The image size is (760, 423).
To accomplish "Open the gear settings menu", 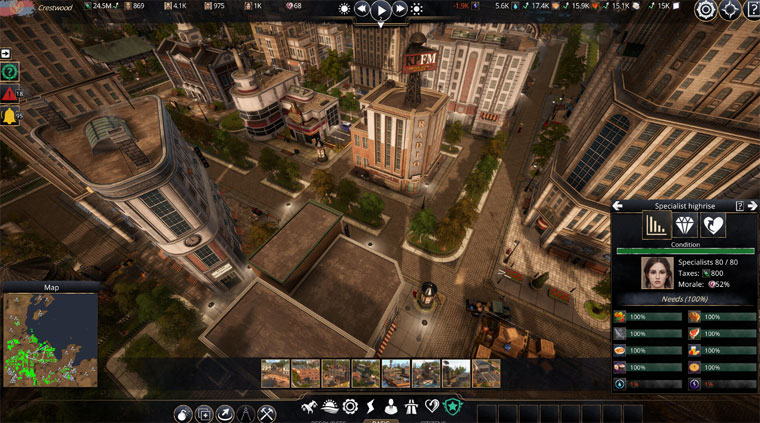I will point(706,10).
